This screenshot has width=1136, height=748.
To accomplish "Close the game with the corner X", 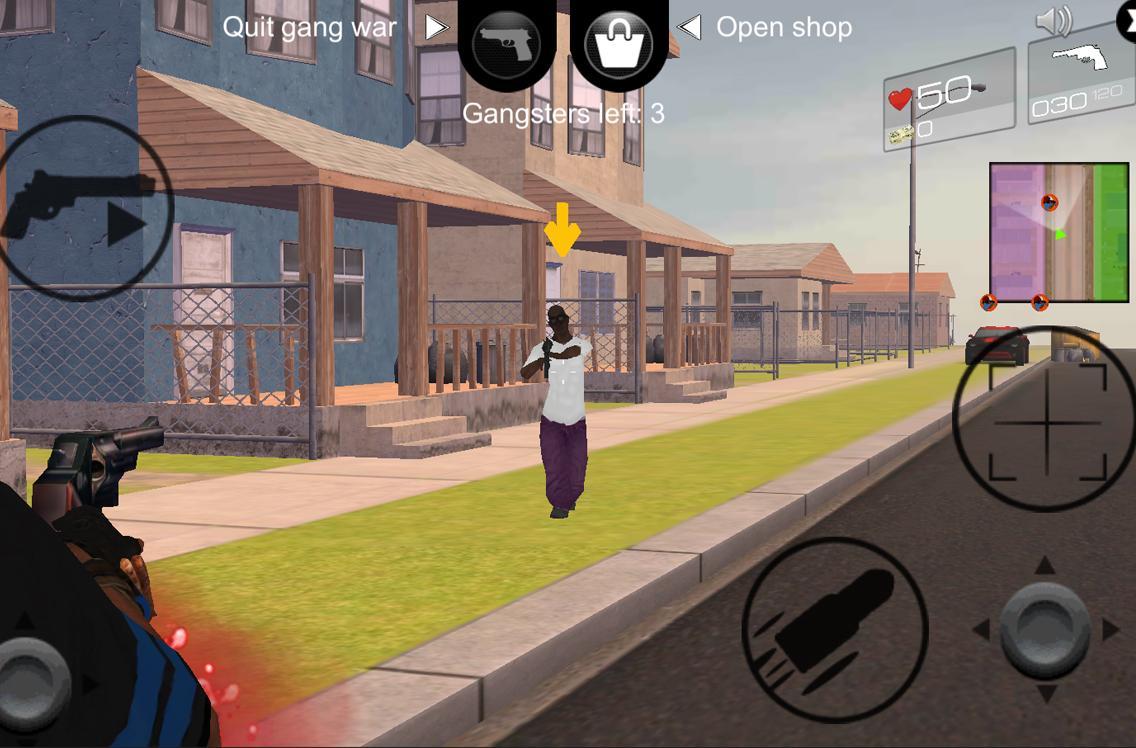I will pos(1127,20).
